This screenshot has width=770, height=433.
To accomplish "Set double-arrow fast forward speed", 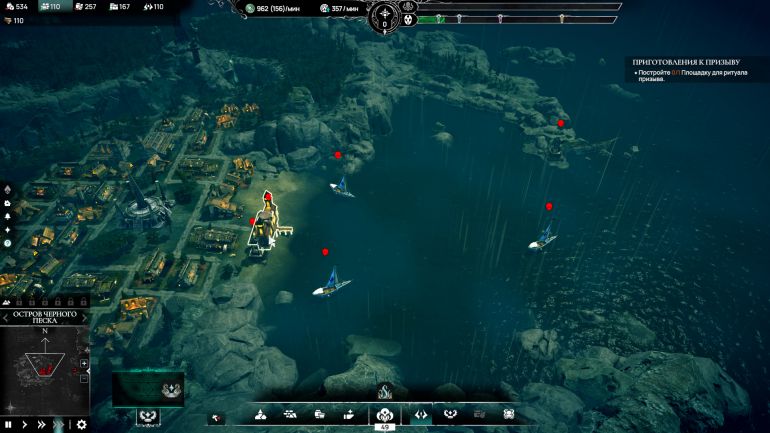I will [x=43, y=424].
